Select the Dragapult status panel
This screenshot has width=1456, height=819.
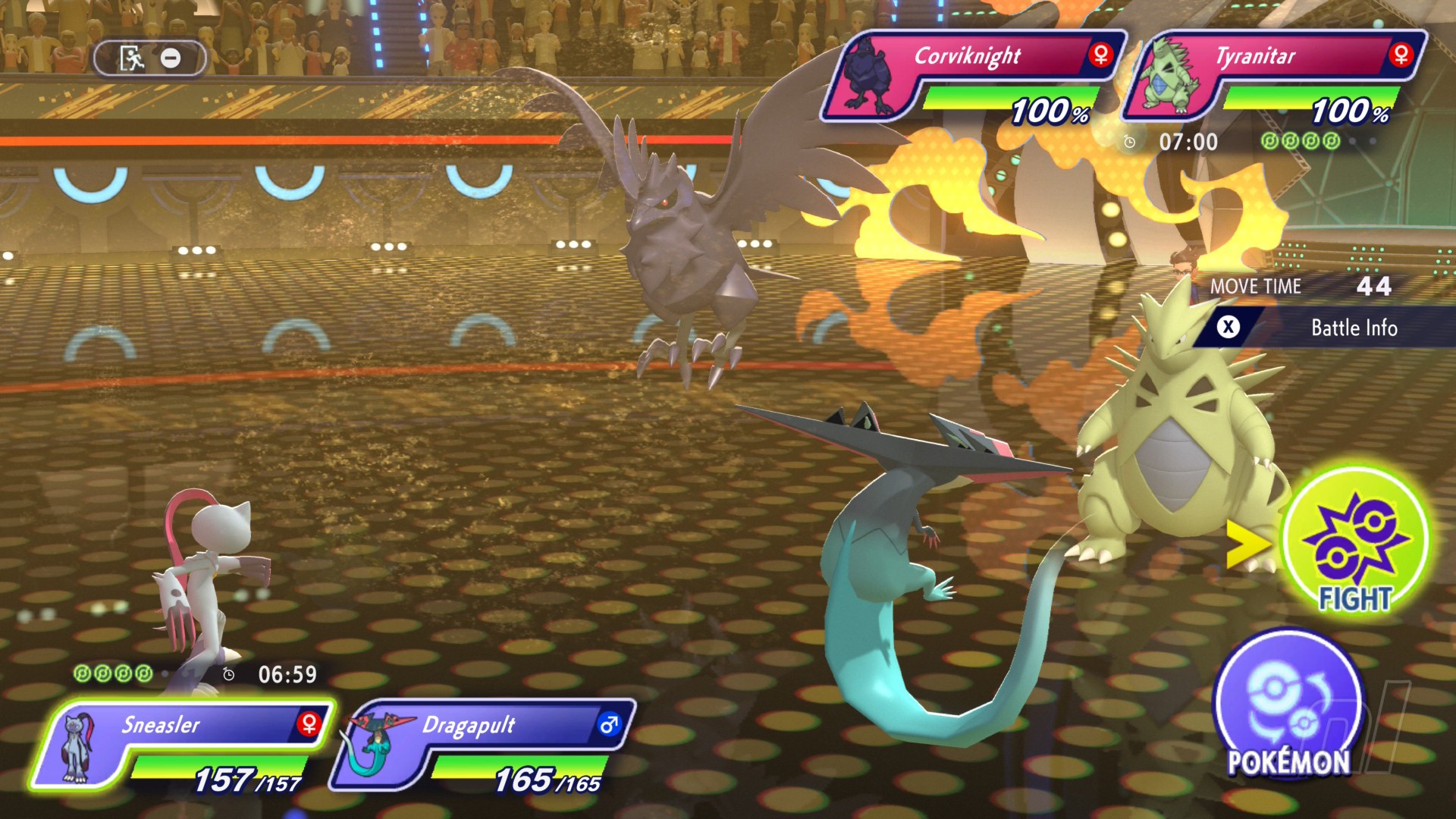(x=483, y=747)
